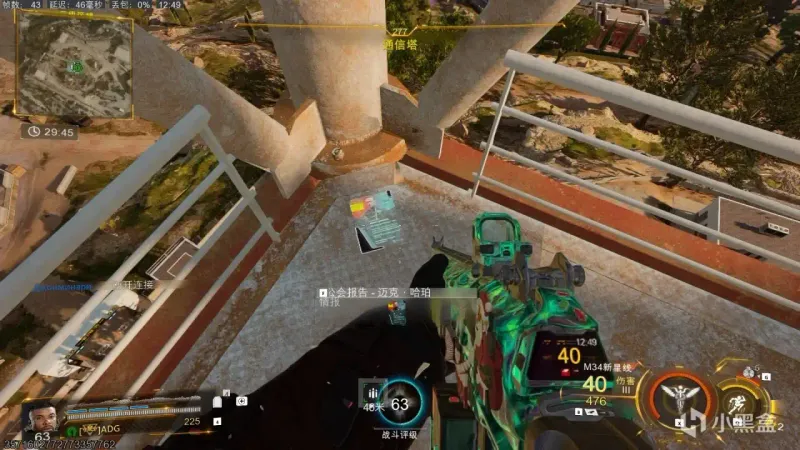
Task: Click the circular combat rating gauge
Action: [401, 404]
